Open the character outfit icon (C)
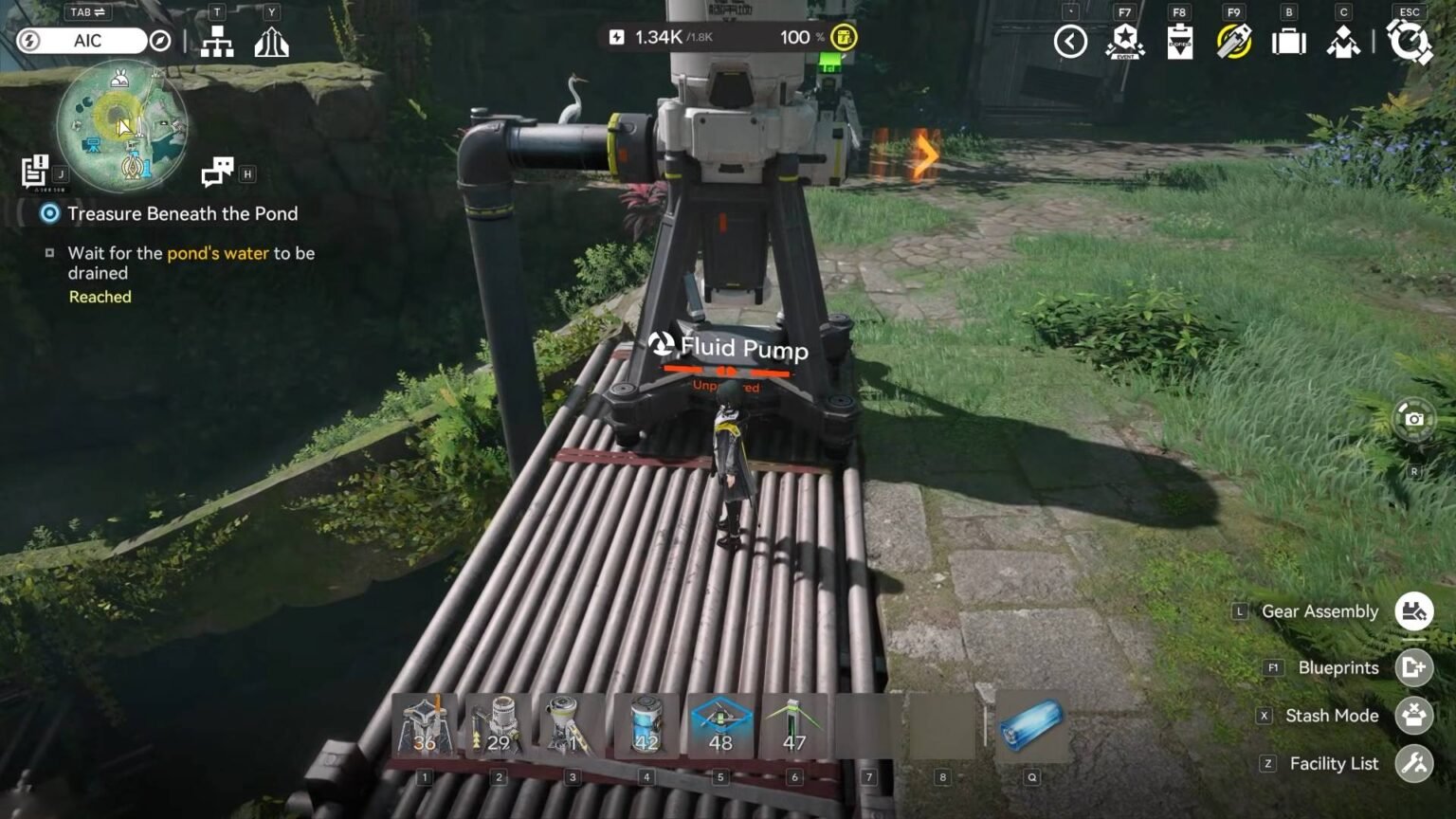This screenshot has width=1456, height=819. pyautogui.click(x=1342, y=42)
